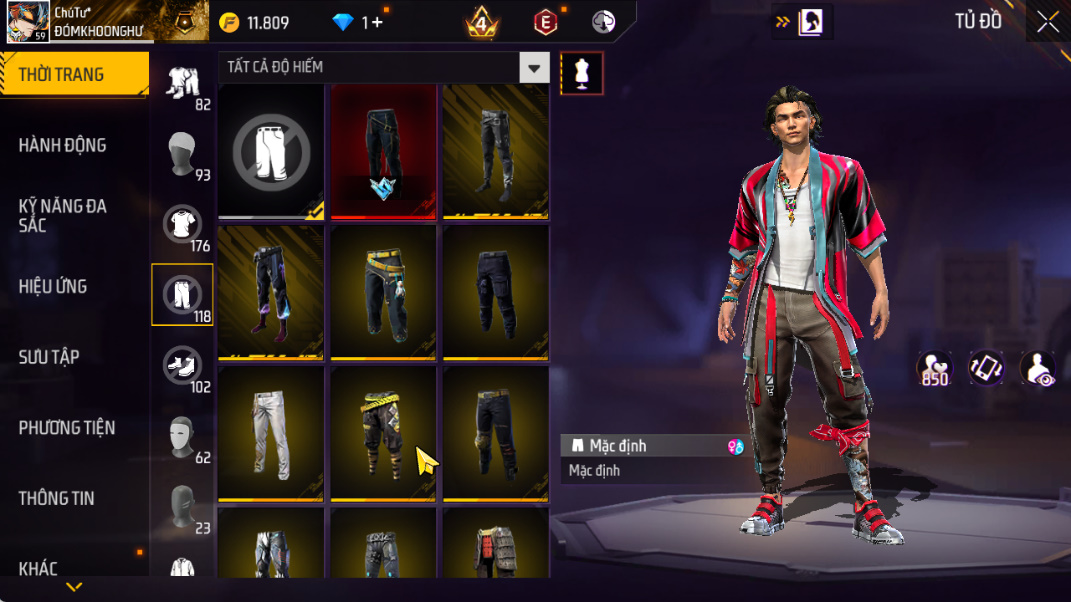
Task: Open the rarity filter dropdown
Action: coord(534,67)
